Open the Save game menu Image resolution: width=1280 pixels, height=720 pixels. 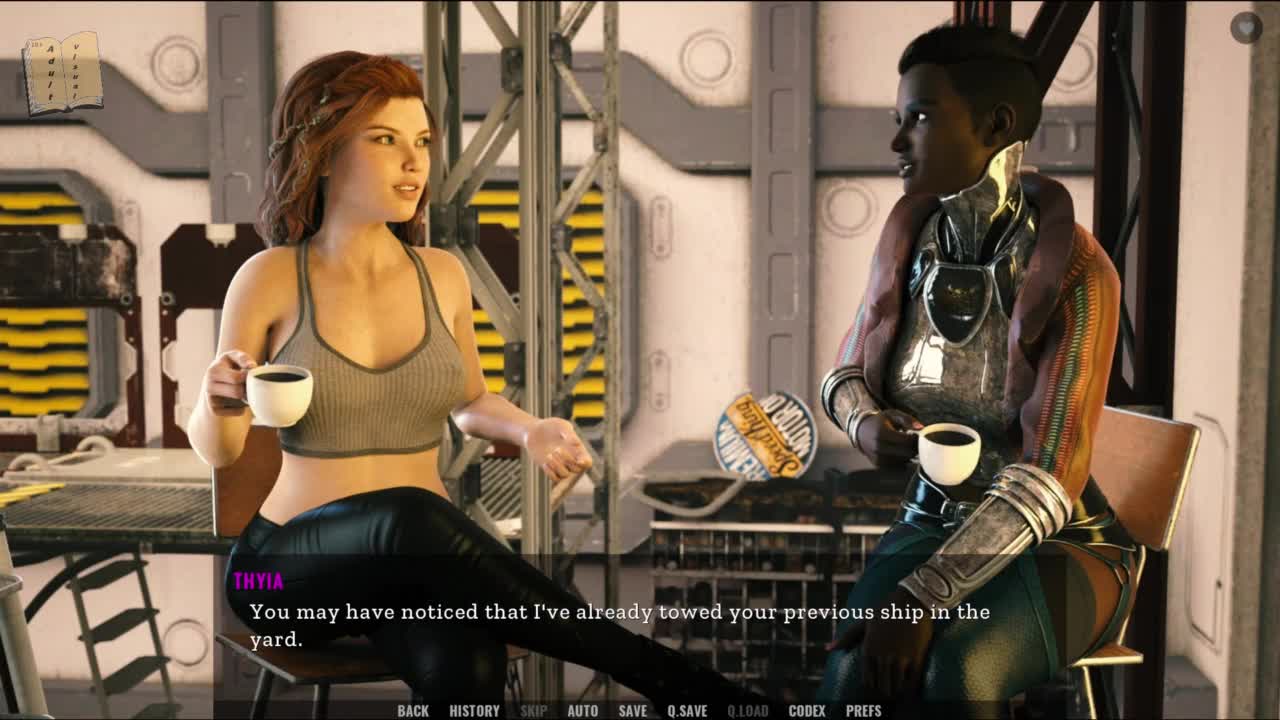(x=632, y=711)
